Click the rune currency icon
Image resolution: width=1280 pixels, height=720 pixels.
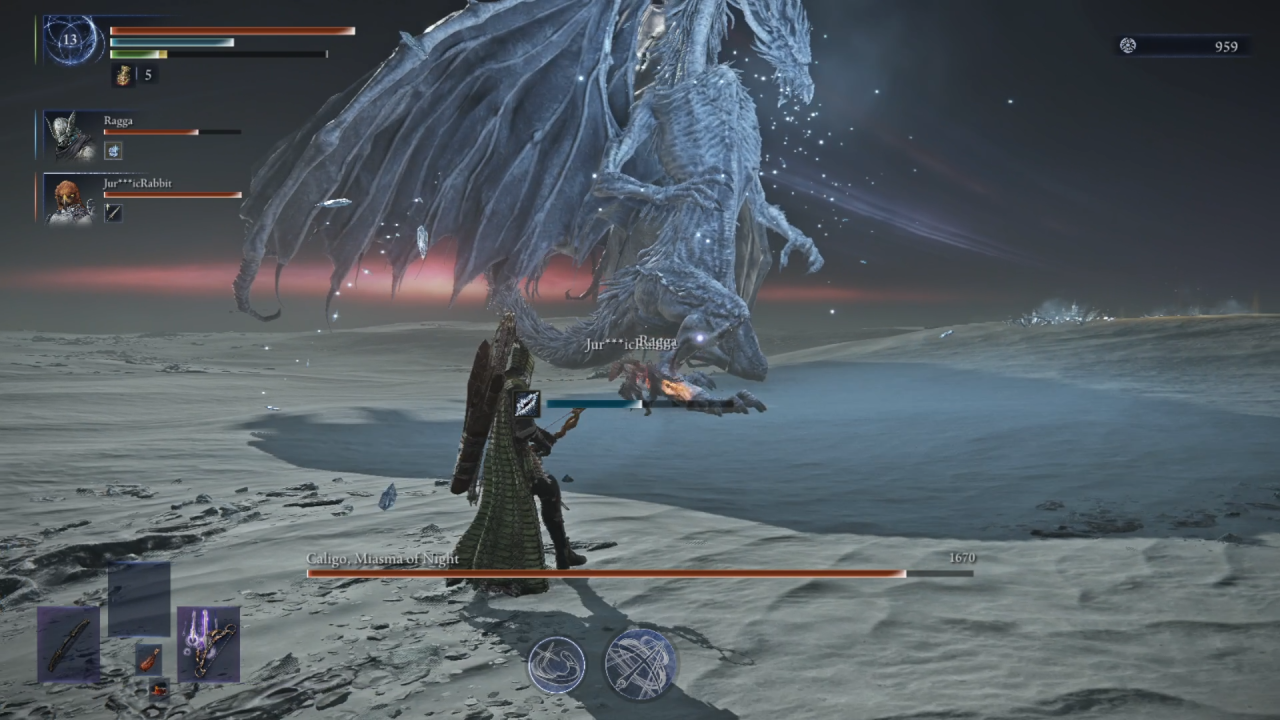tap(1128, 46)
